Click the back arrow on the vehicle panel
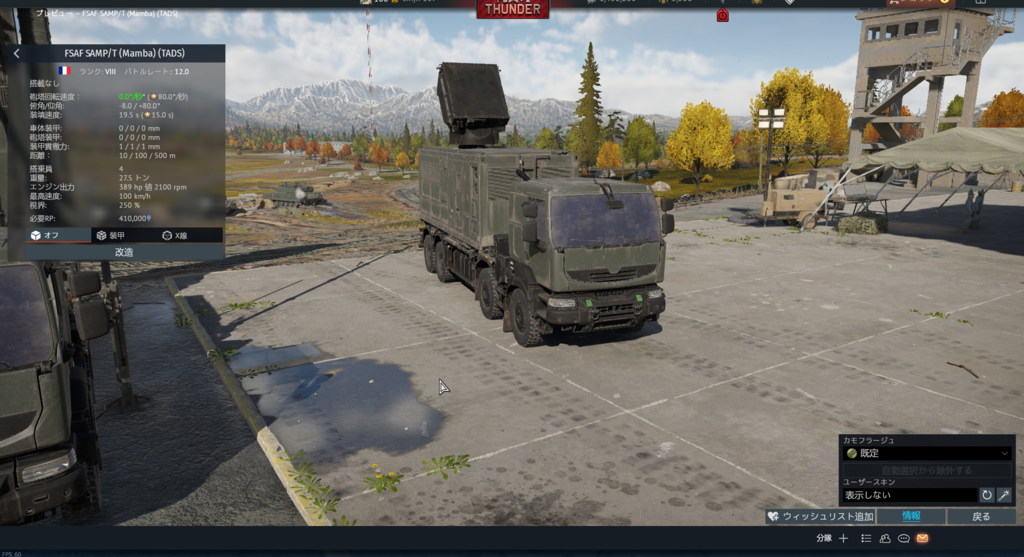This screenshot has height=557, width=1024. coord(16,53)
